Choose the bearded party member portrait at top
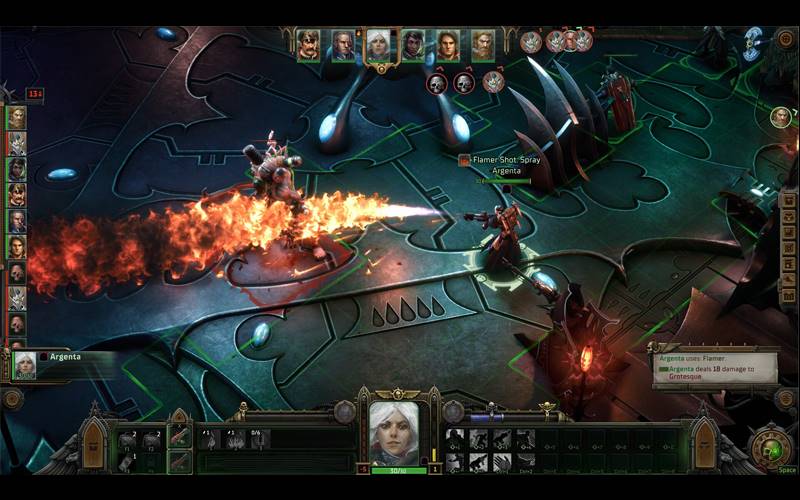 coord(483,44)
